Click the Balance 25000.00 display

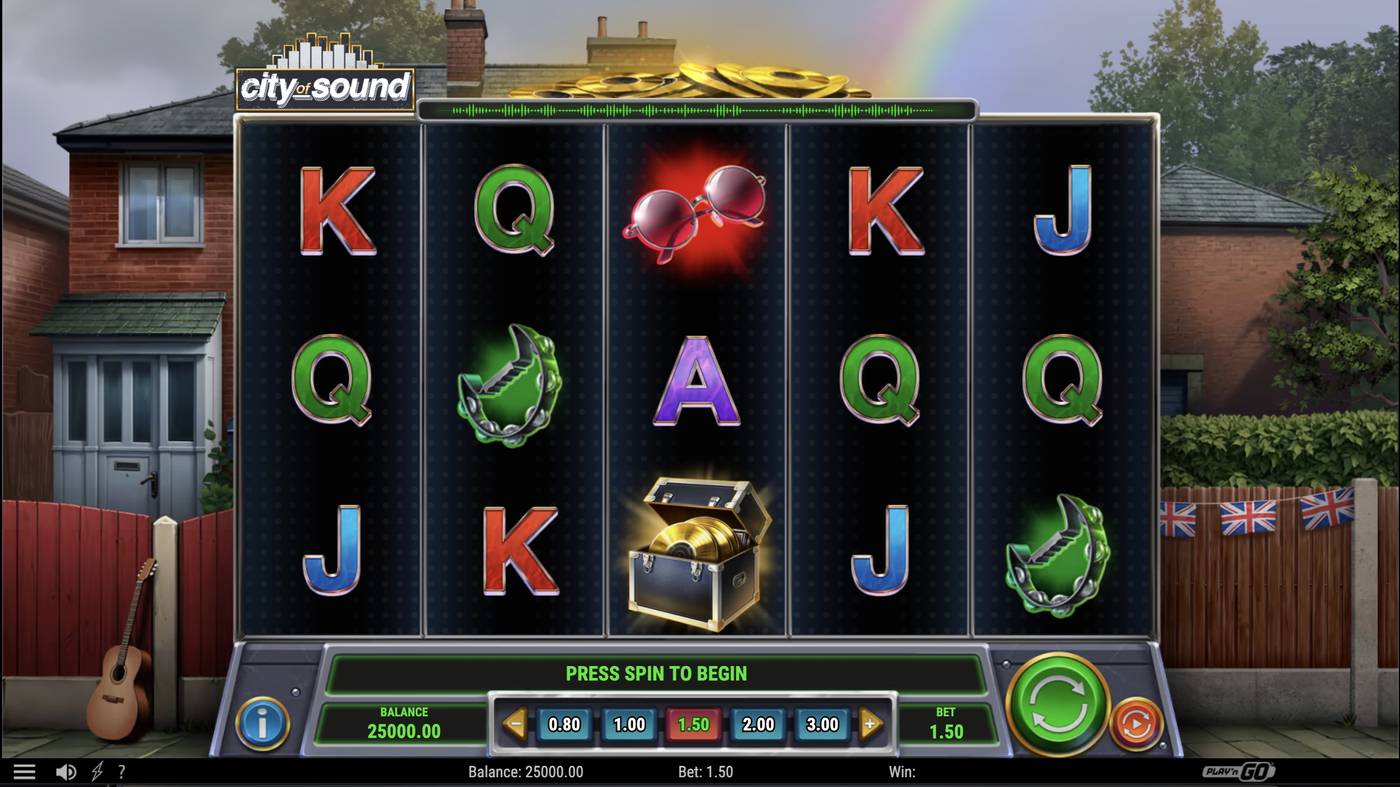pos(402,721)
